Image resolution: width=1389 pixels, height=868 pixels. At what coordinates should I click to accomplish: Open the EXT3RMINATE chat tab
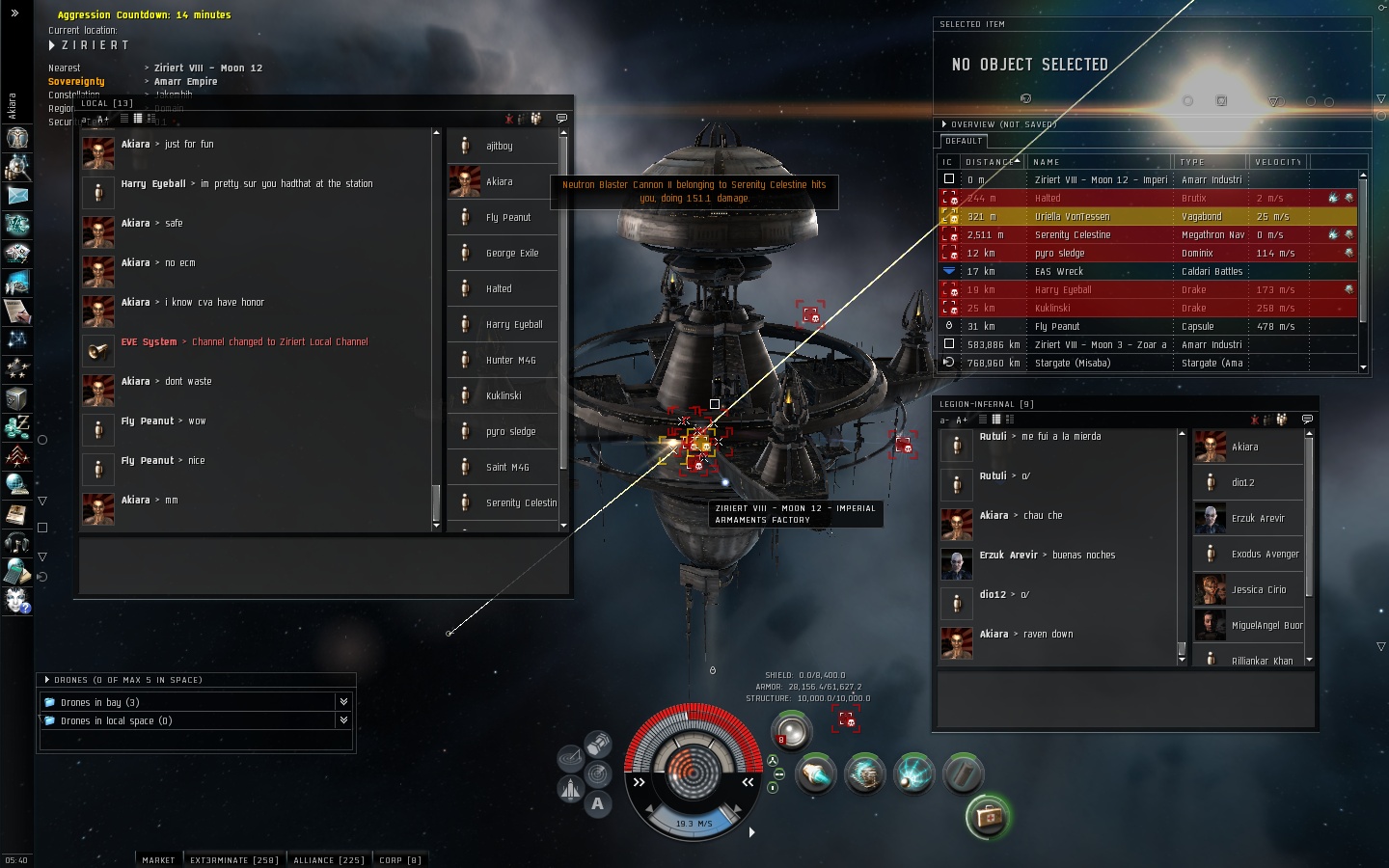click(233, 859)
